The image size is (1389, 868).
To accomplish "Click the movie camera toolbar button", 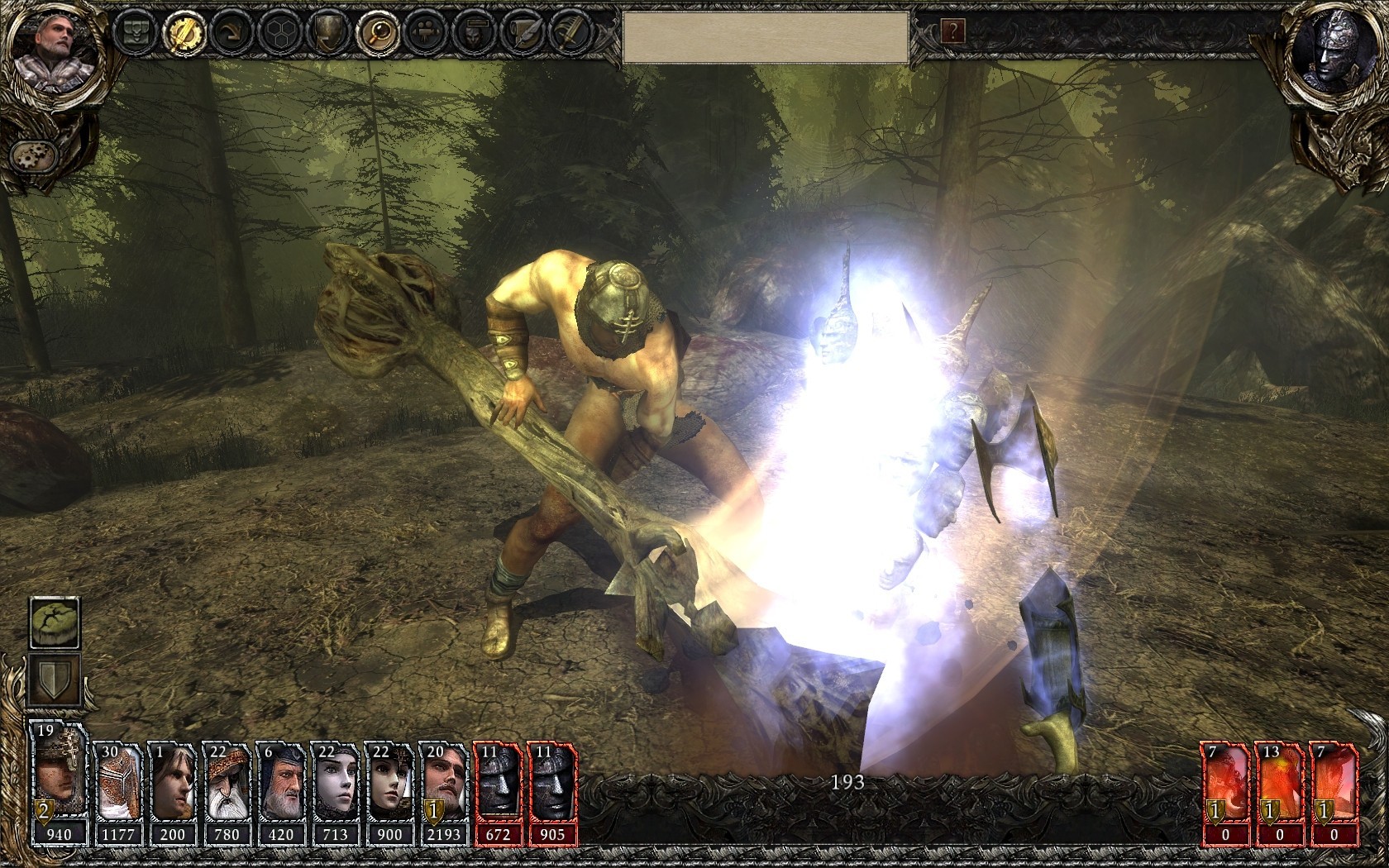I will (427, 33).
